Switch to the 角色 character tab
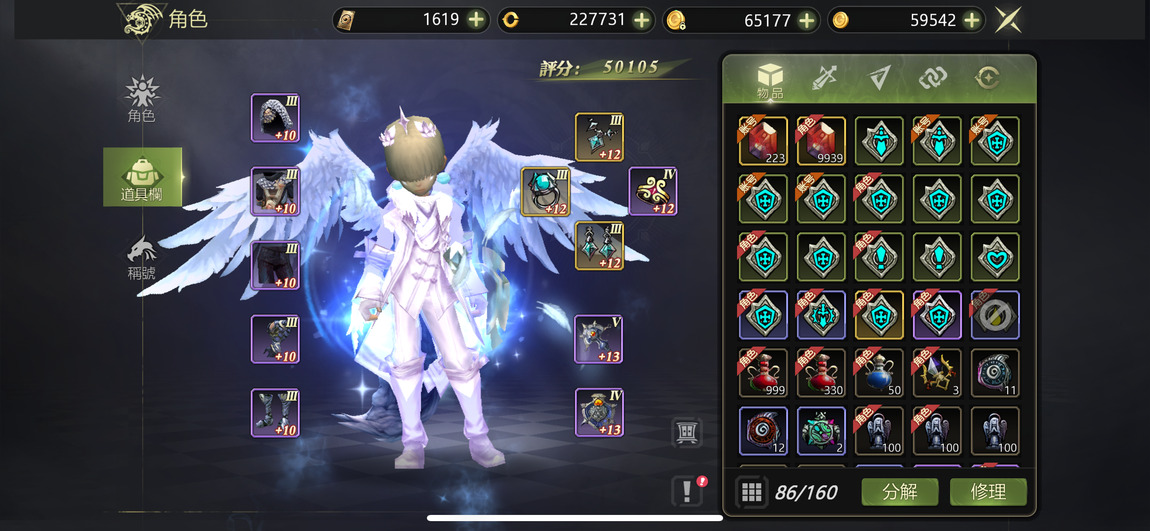Viewport: 1150px width, 531px height. (142, 100)
